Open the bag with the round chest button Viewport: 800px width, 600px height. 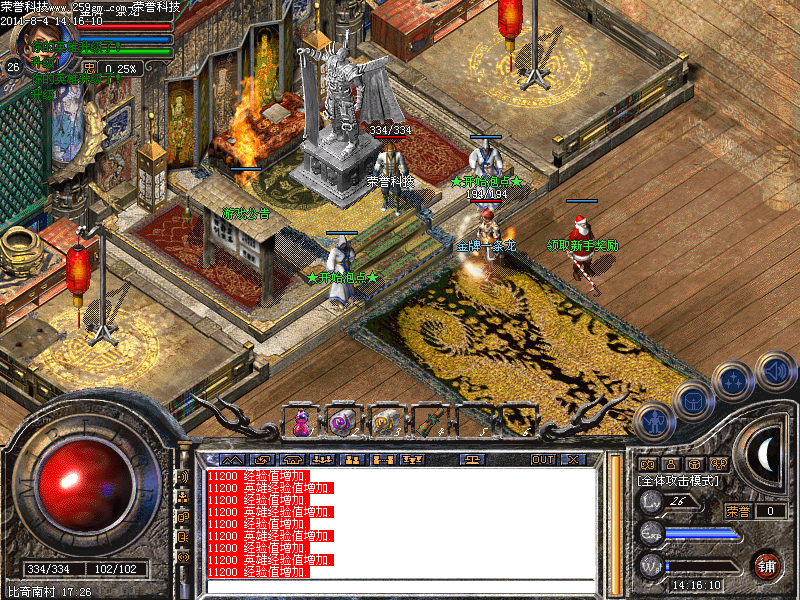pyautogui.click(x=692, y=400)
